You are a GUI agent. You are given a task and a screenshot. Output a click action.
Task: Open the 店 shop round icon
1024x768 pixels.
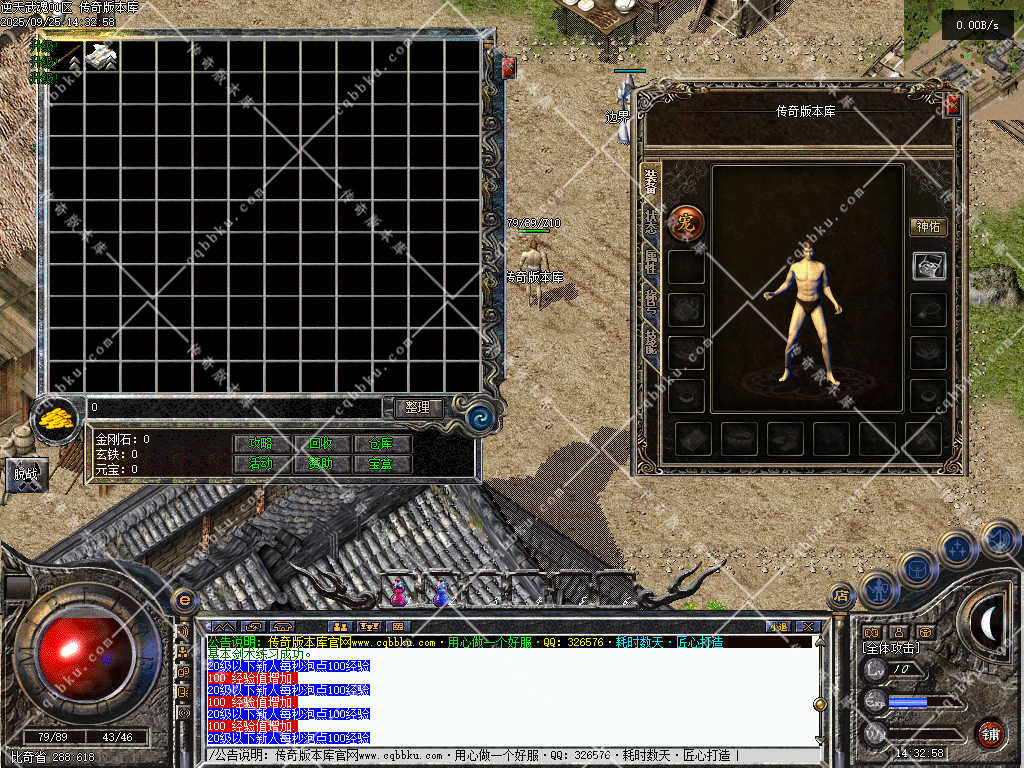(841, 595)
